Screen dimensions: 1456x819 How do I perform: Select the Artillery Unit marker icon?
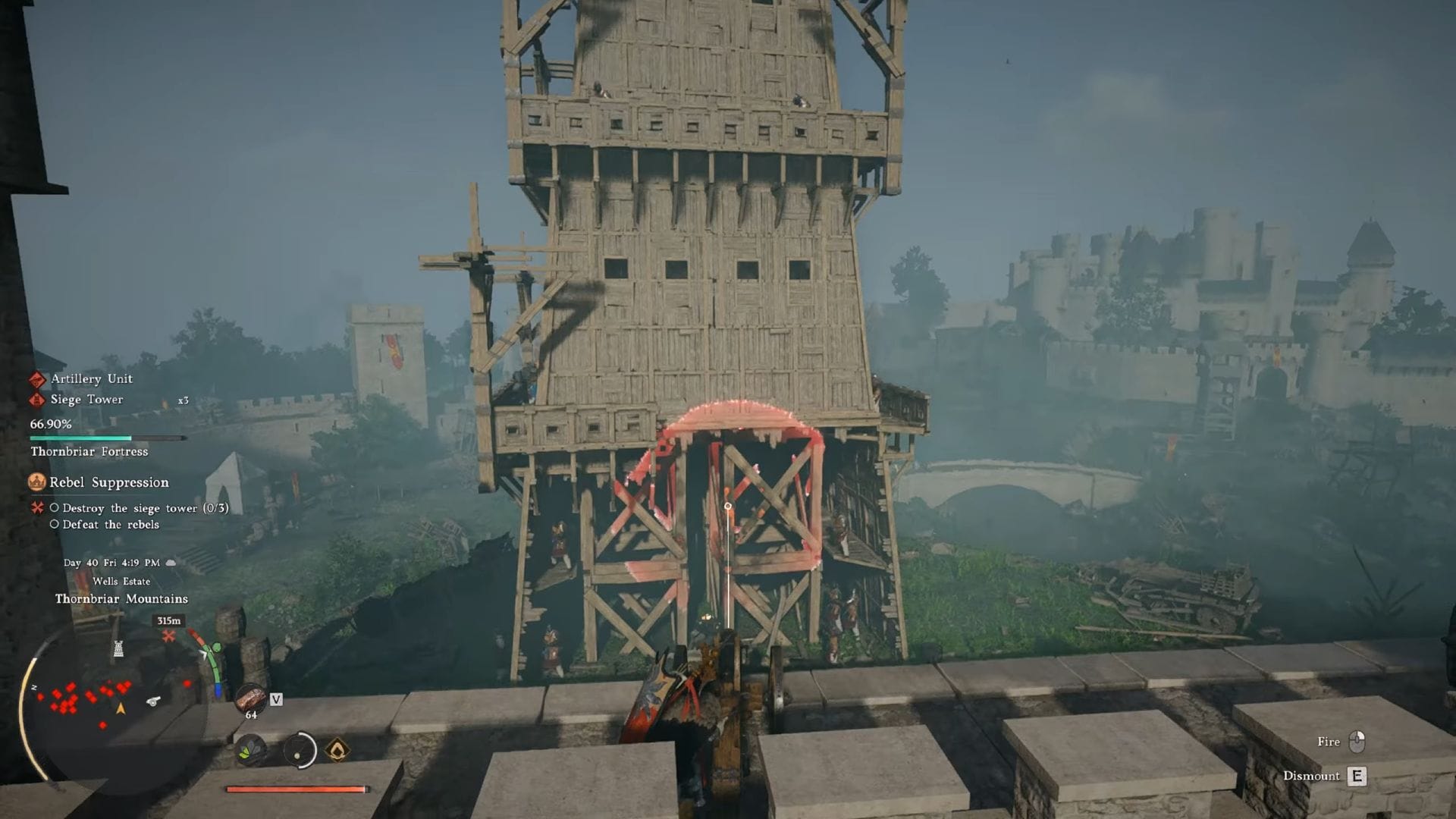point(38,378)
